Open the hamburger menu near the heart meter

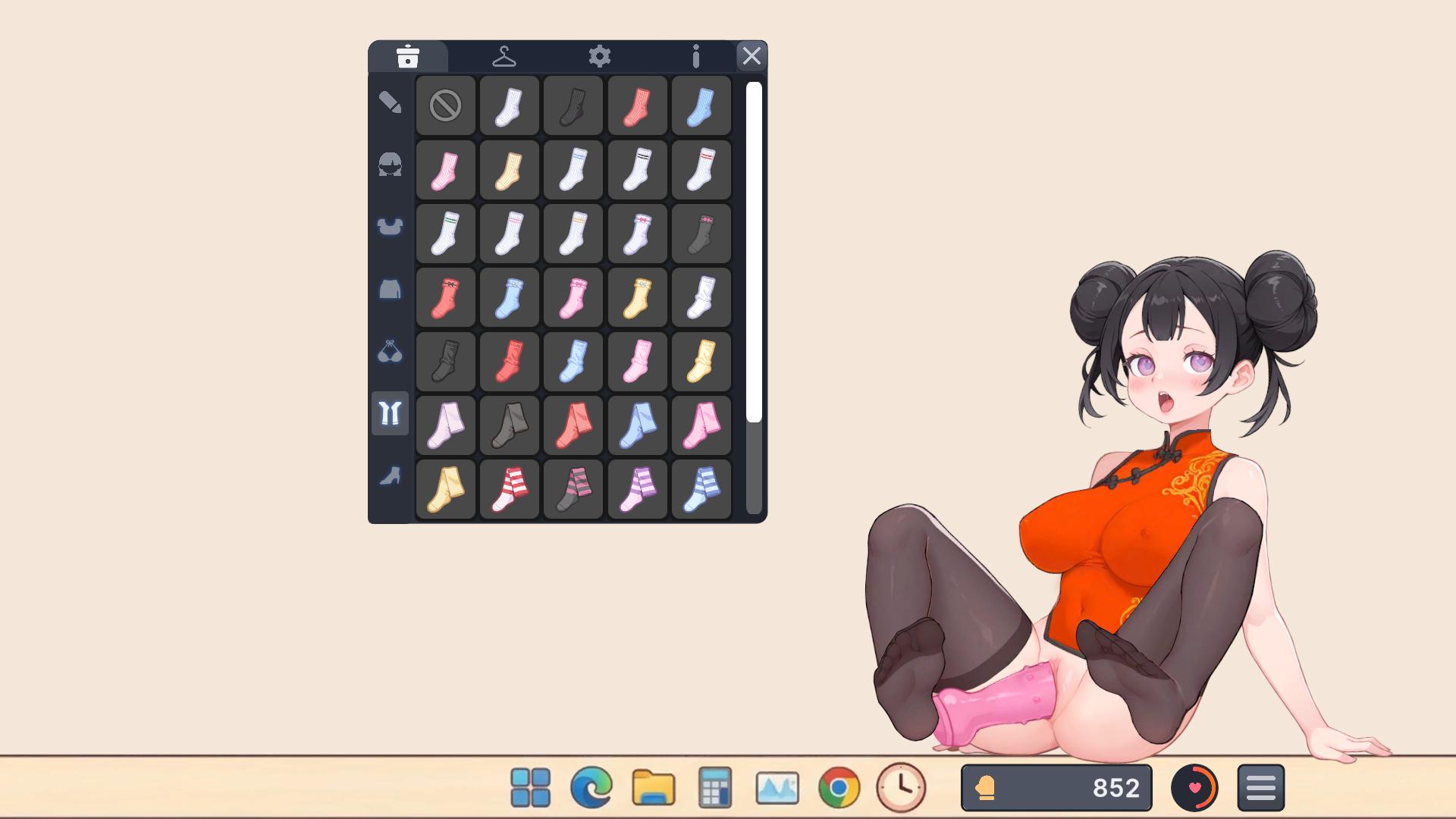[x=1260, y=787]
